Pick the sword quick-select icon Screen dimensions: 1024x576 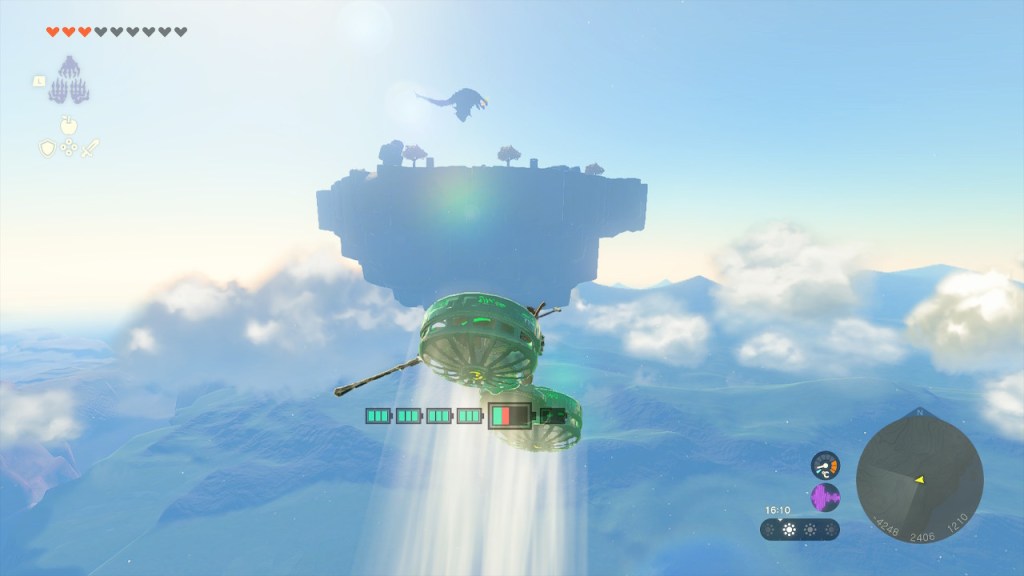(x=91, y=148)
